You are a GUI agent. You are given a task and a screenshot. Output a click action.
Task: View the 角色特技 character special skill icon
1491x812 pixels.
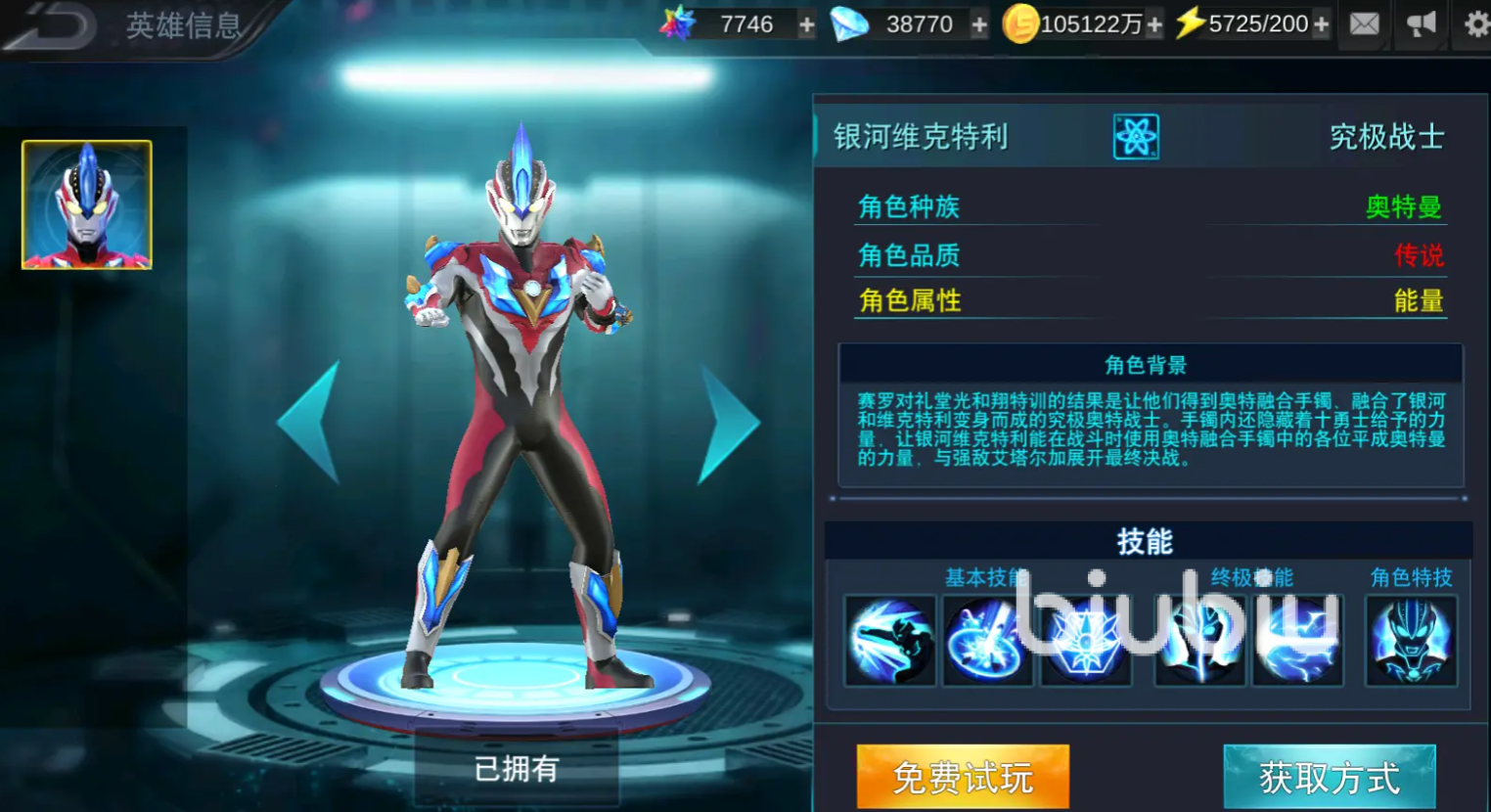tap(1409, 641)
